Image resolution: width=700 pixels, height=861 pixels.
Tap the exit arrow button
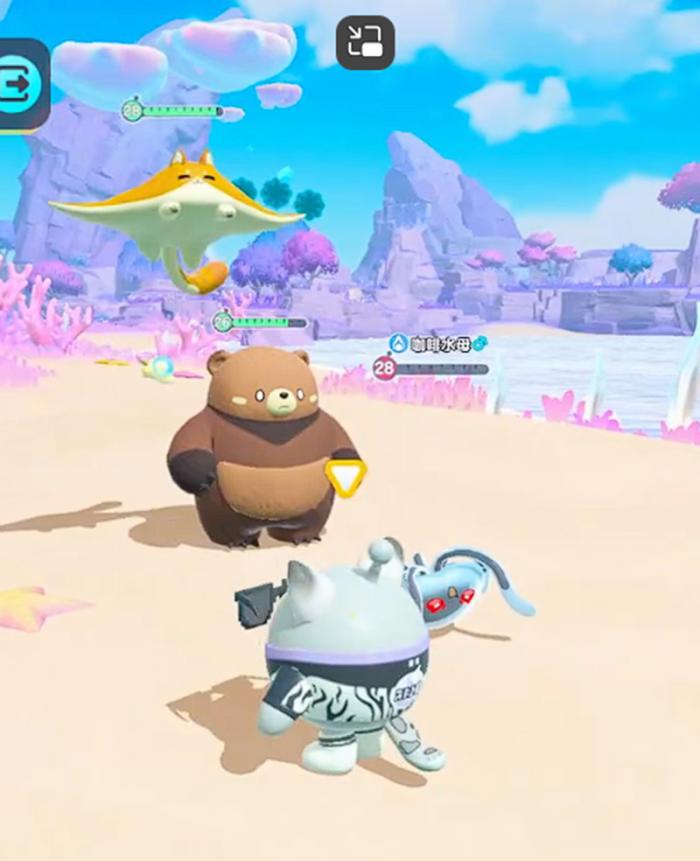tap(19, 84)
